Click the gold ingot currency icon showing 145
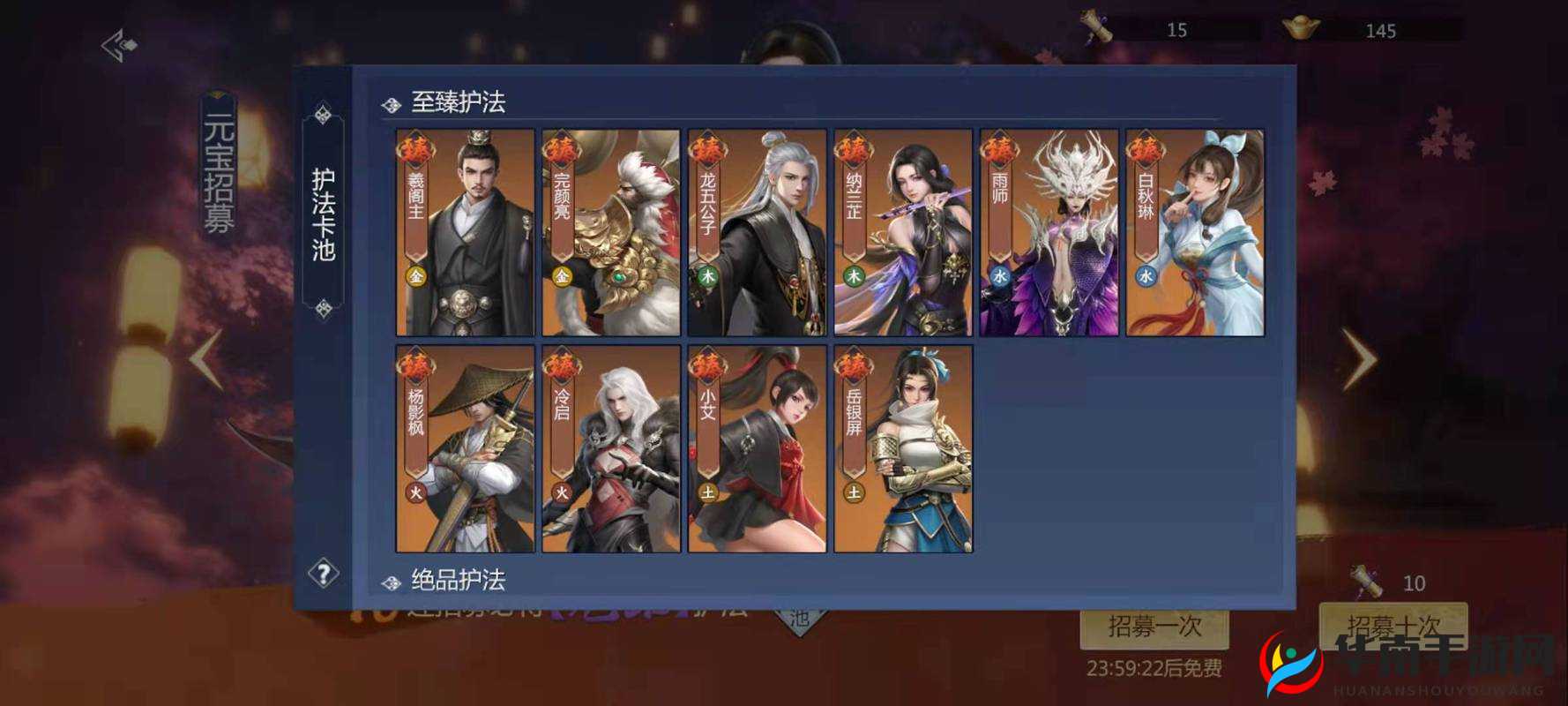Image resolution: width=1568 pixels, height=706 pixels. pos(1303,26)
